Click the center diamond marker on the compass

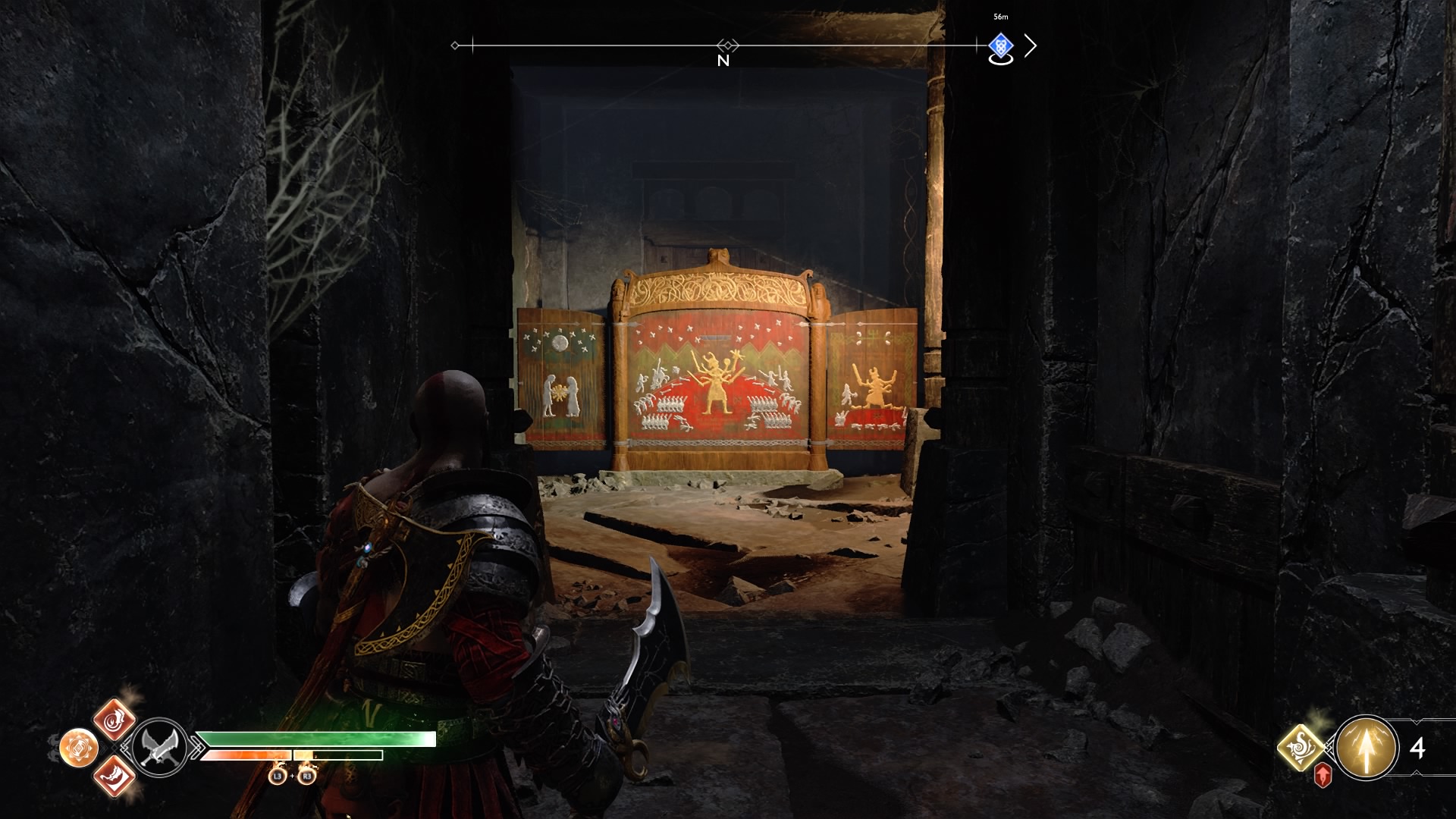pyautogui.click(x=726, y=44)
